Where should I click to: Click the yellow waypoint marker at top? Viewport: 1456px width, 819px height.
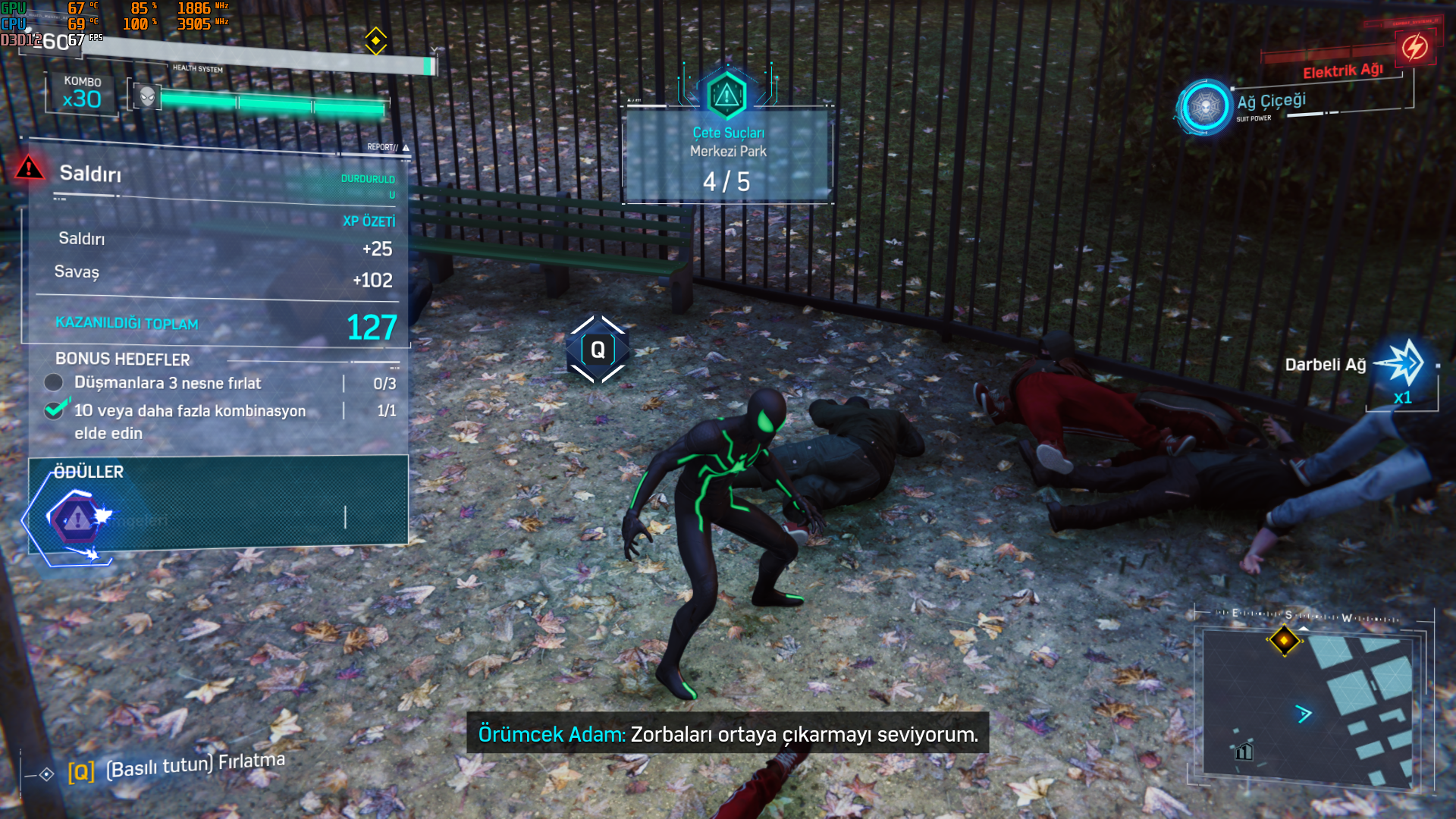tap(375, 41)
